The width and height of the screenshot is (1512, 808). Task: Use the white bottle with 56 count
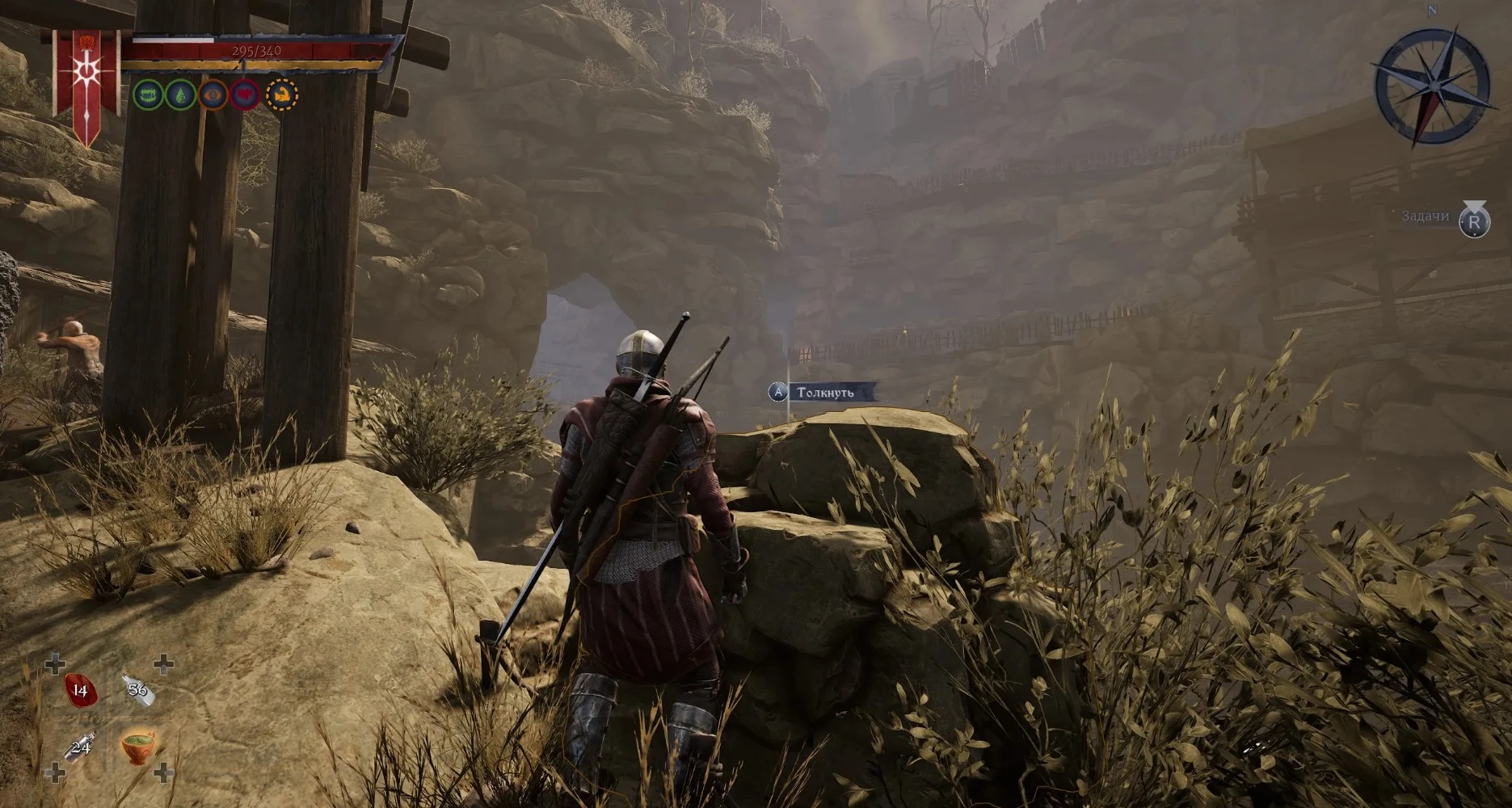click(137, 689)
